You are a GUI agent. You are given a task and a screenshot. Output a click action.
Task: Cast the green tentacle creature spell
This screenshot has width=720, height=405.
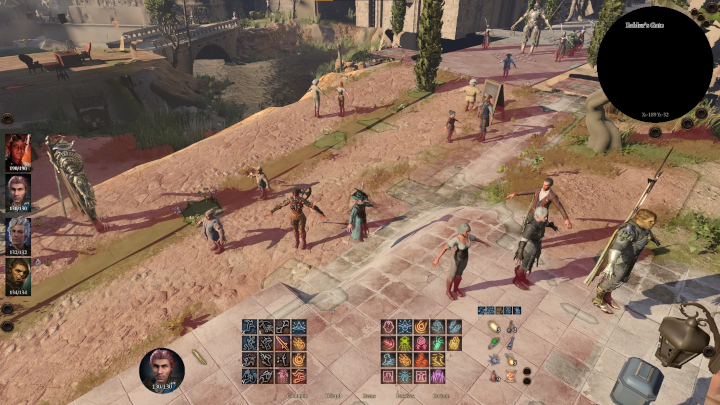click(405, 343)
